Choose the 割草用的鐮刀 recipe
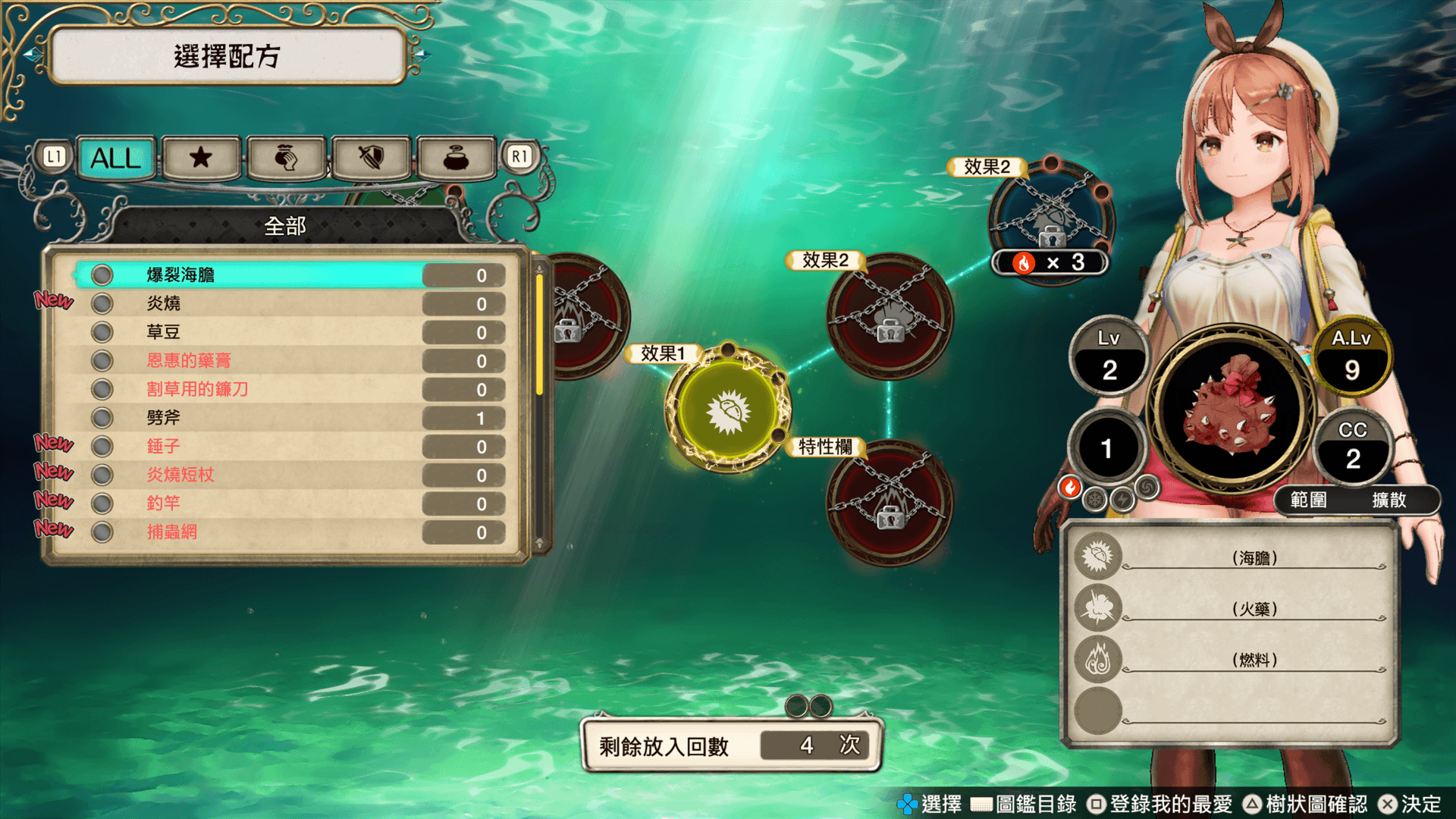 288,390
